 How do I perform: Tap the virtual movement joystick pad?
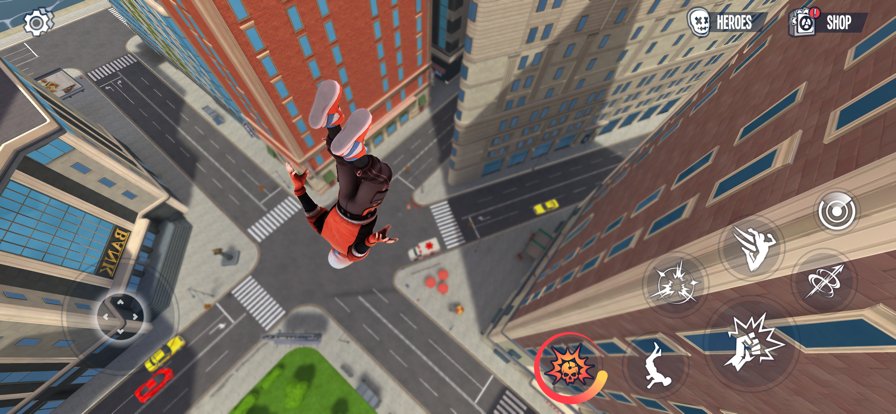119,316
